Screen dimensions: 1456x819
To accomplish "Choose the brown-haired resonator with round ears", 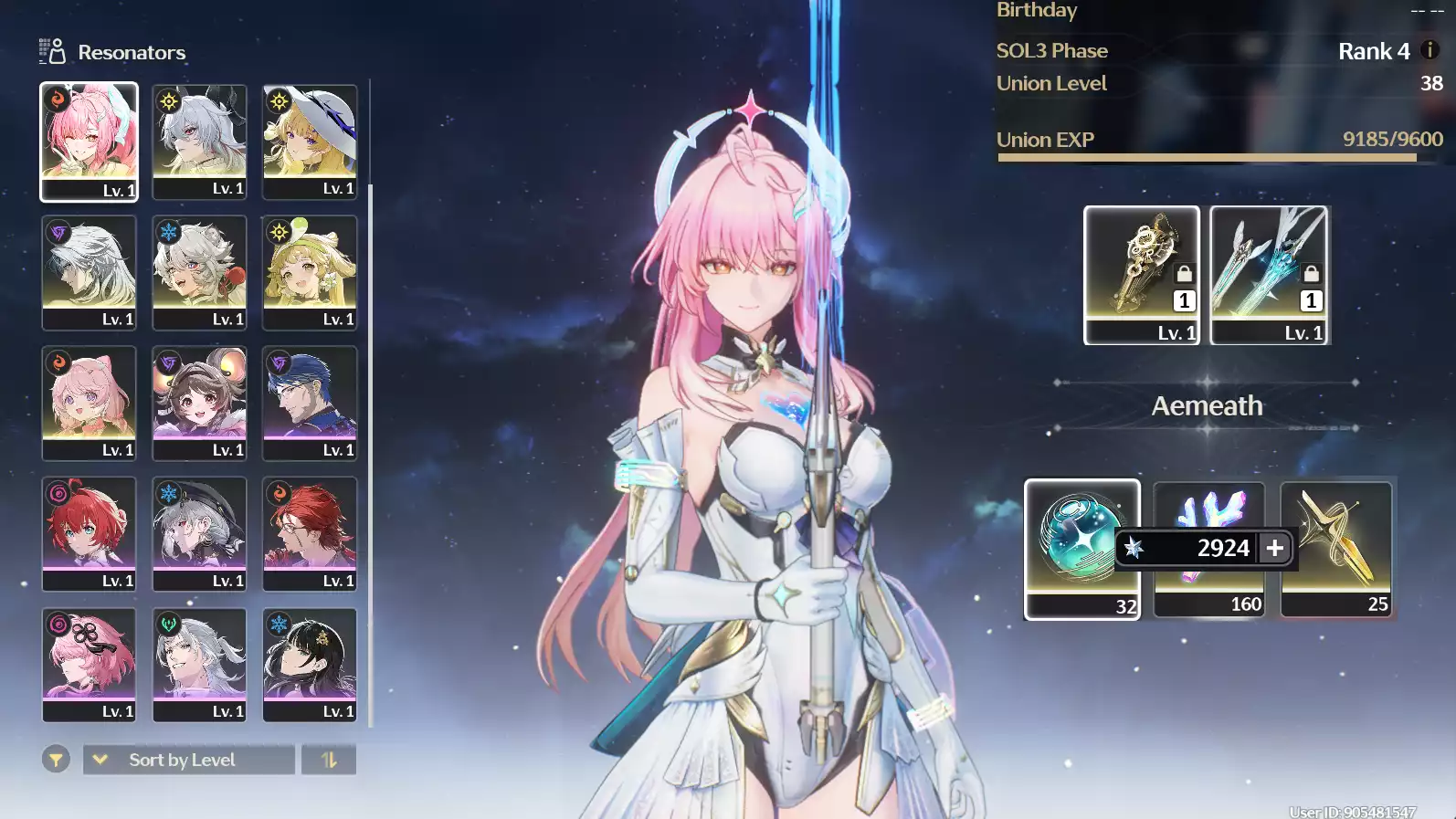I will (199, 403).
